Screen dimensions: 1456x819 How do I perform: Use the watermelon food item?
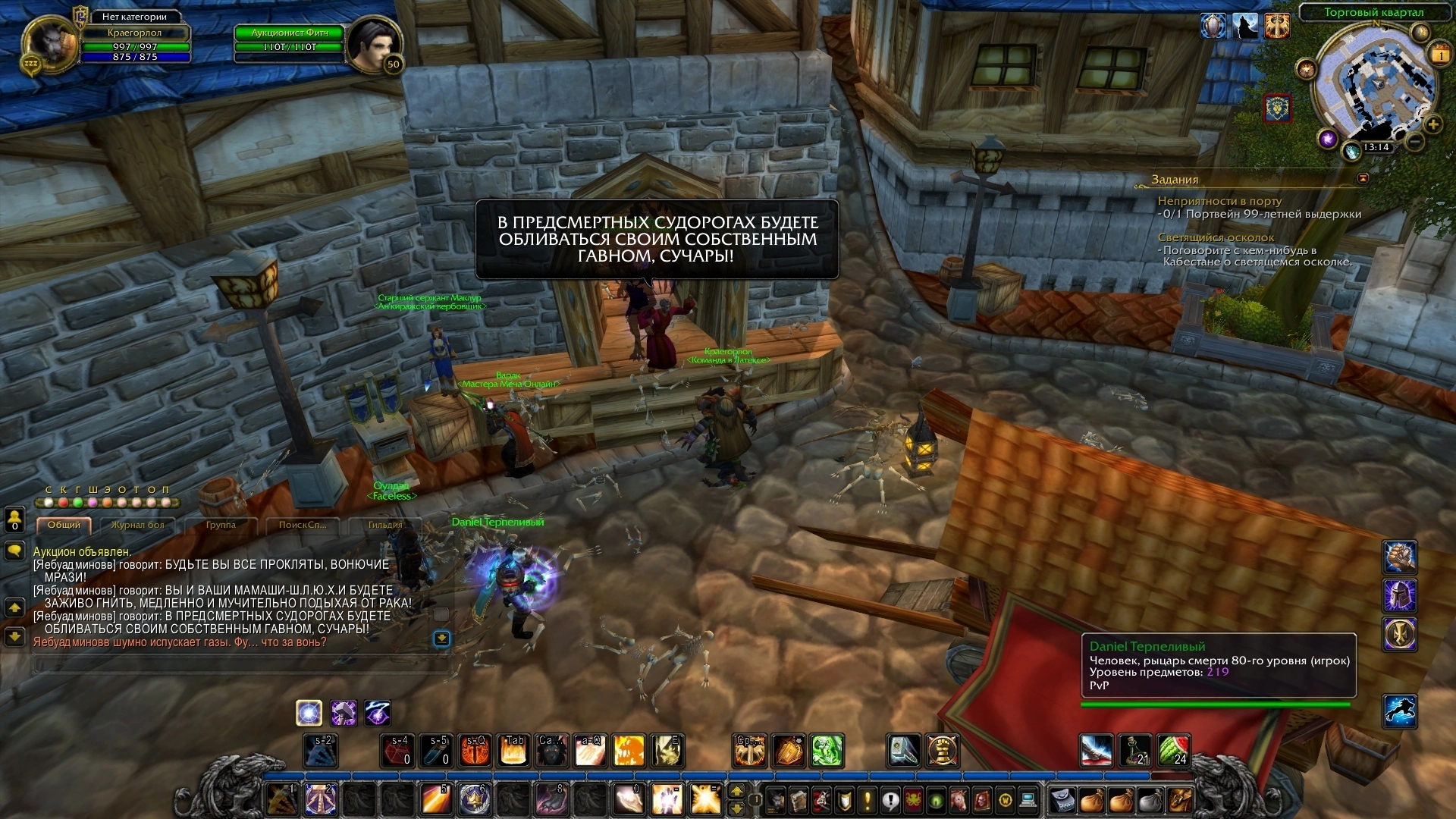tap(1173, 750)
